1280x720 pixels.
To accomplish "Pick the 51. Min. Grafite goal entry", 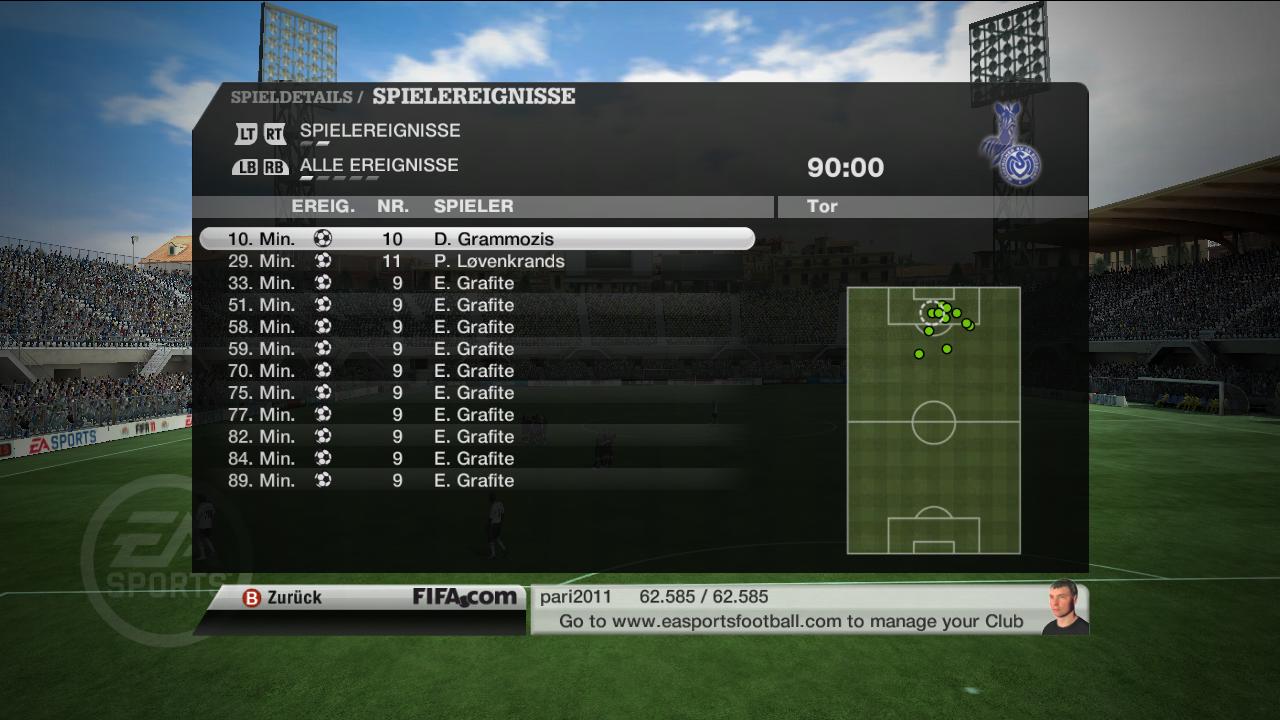I will point(476,305).
